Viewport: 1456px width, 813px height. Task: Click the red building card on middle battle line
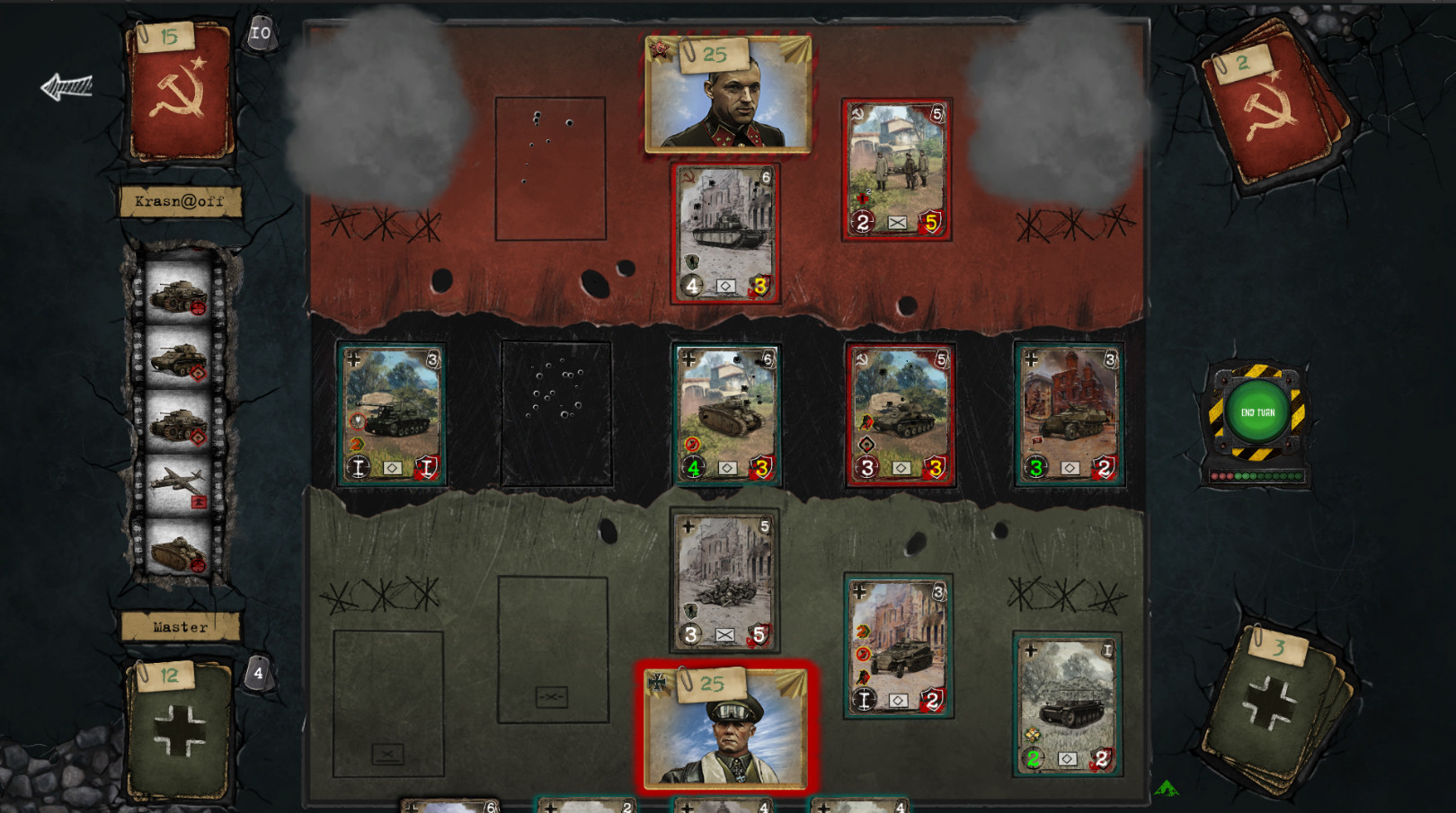[1065, 413]
